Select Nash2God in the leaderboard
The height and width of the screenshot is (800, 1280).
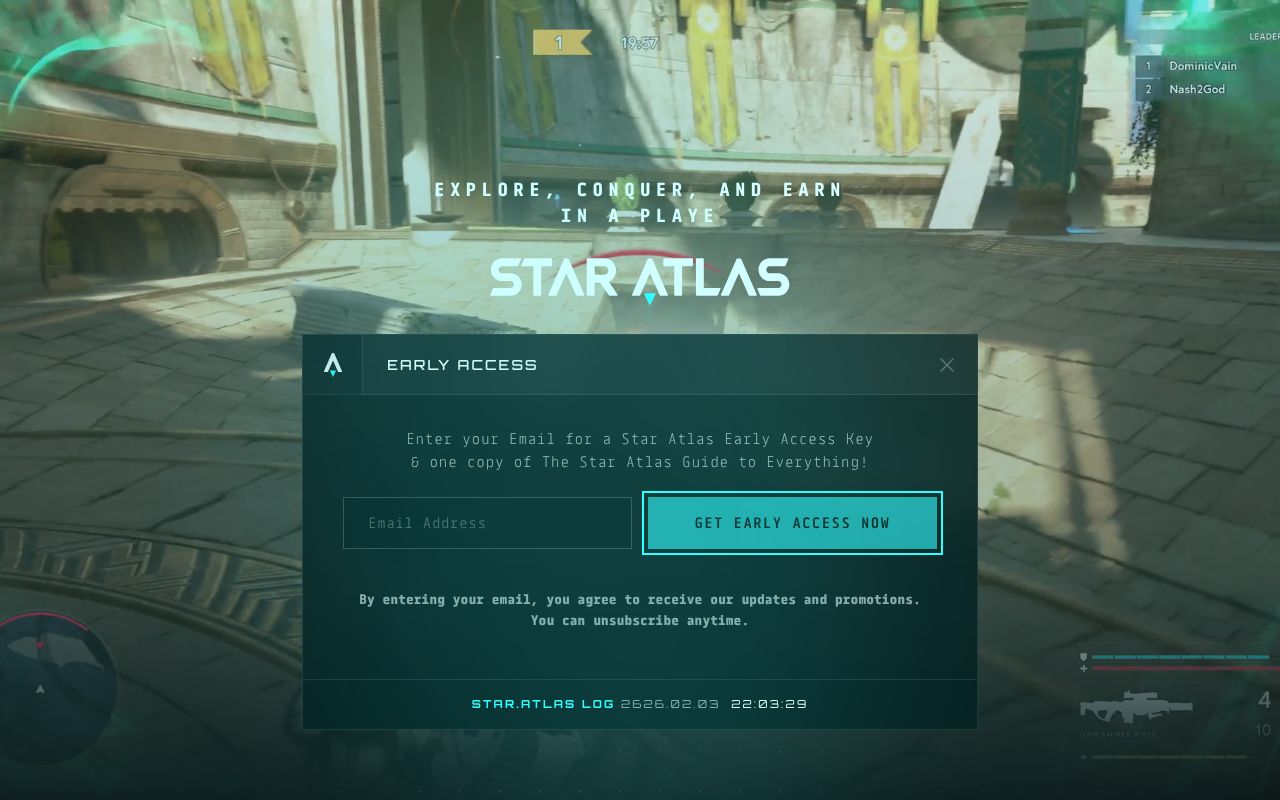coord(1196,89)
